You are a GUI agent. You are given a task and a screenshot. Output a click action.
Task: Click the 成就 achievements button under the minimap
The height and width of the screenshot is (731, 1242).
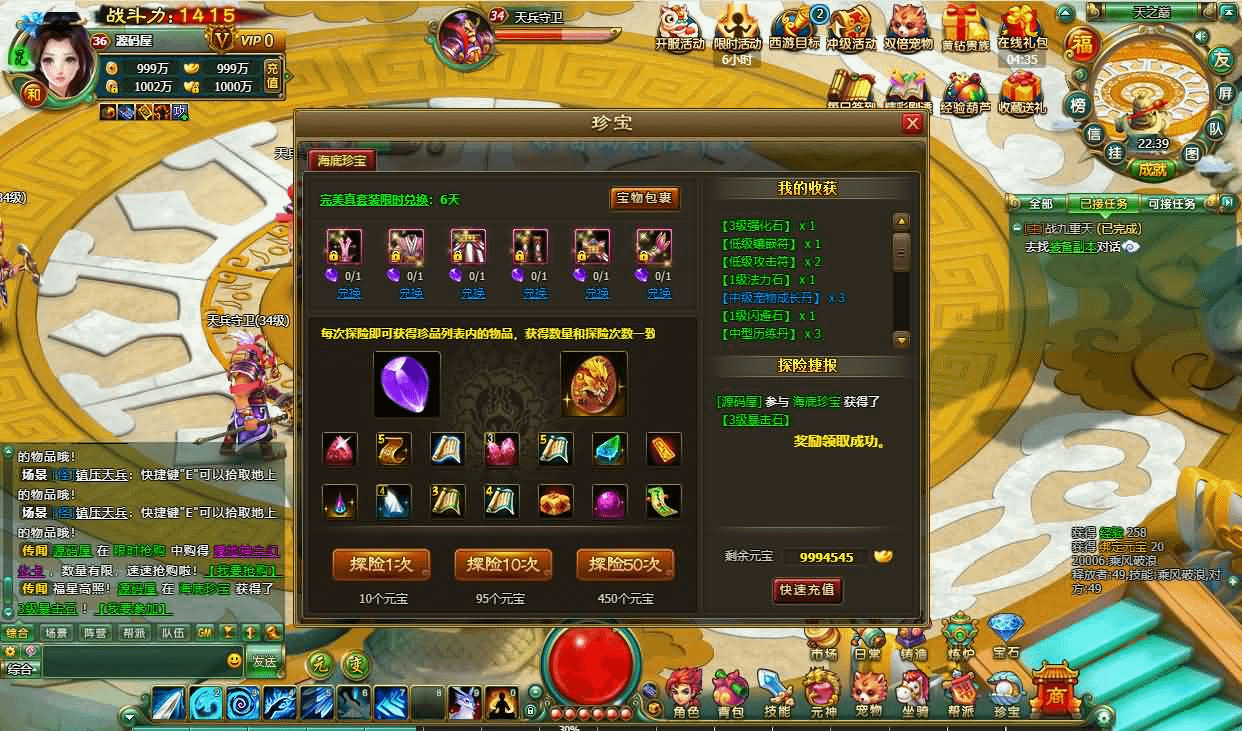(1152, 169)
